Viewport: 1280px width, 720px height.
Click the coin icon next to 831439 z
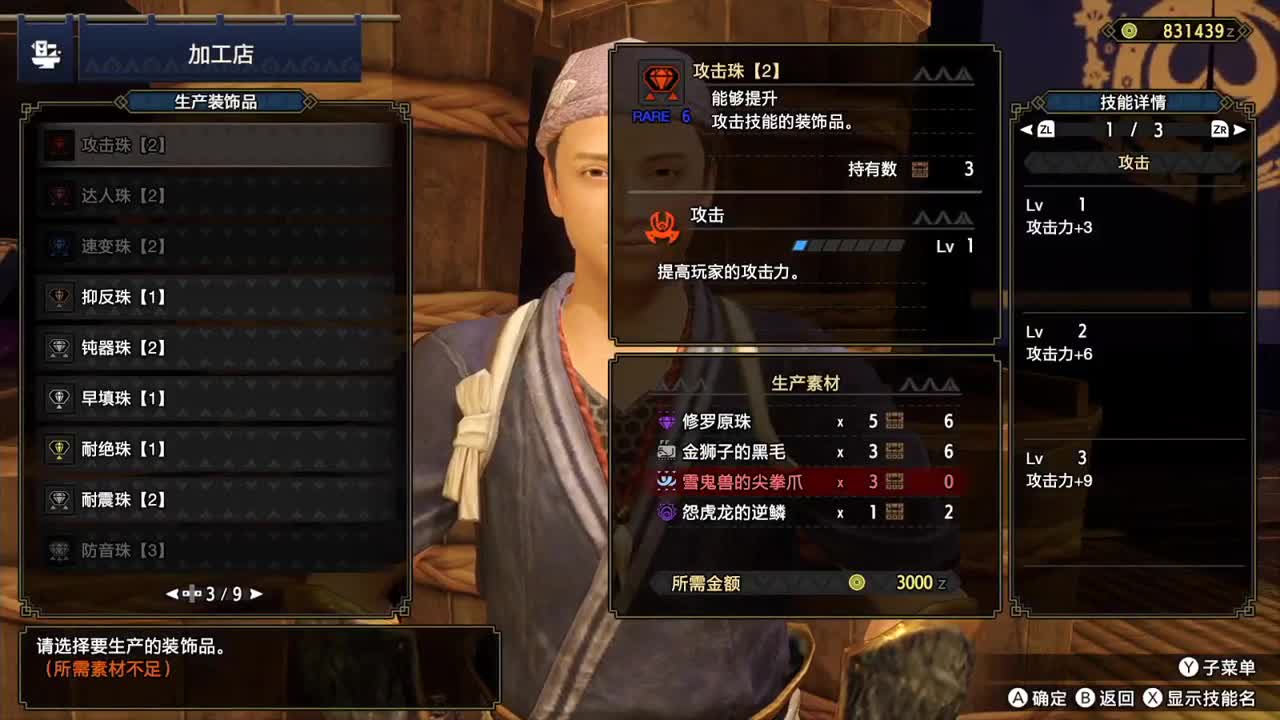pyautogui.click(x=1129, y=31)
